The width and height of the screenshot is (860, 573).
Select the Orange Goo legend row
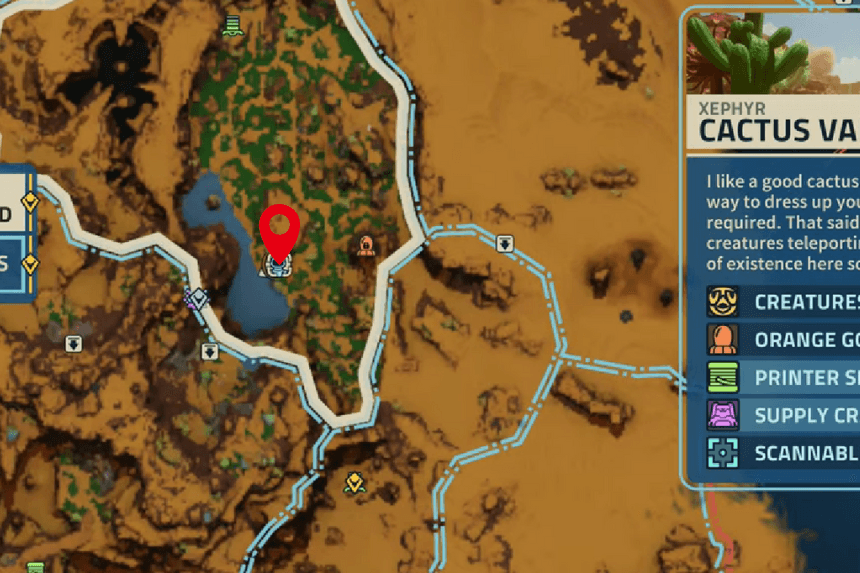780,339
